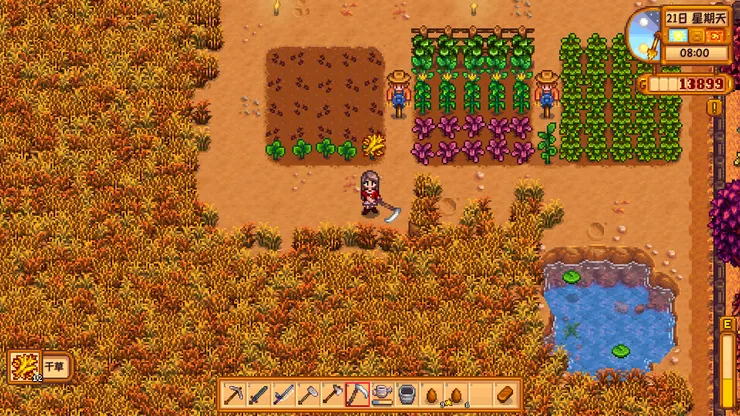
Task: Switch to the watering can
Action: click(x=382, y=394)
